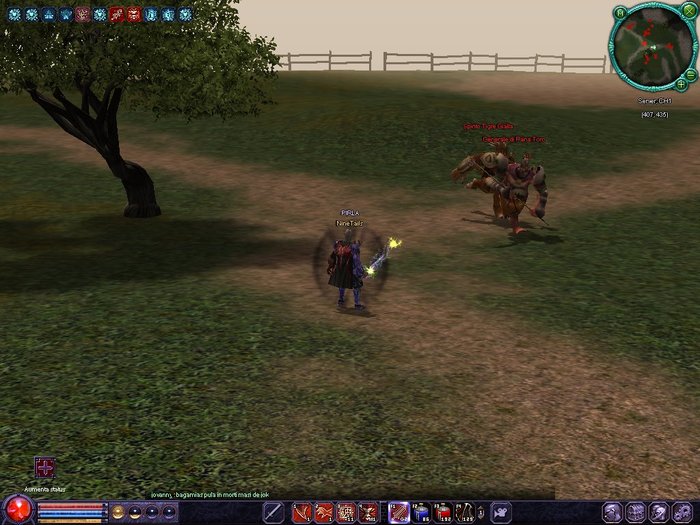The width and height of the screenshot is (700, 525).
Task: Click the gold coin orb on taskbar
Action: tap(118, 512)
